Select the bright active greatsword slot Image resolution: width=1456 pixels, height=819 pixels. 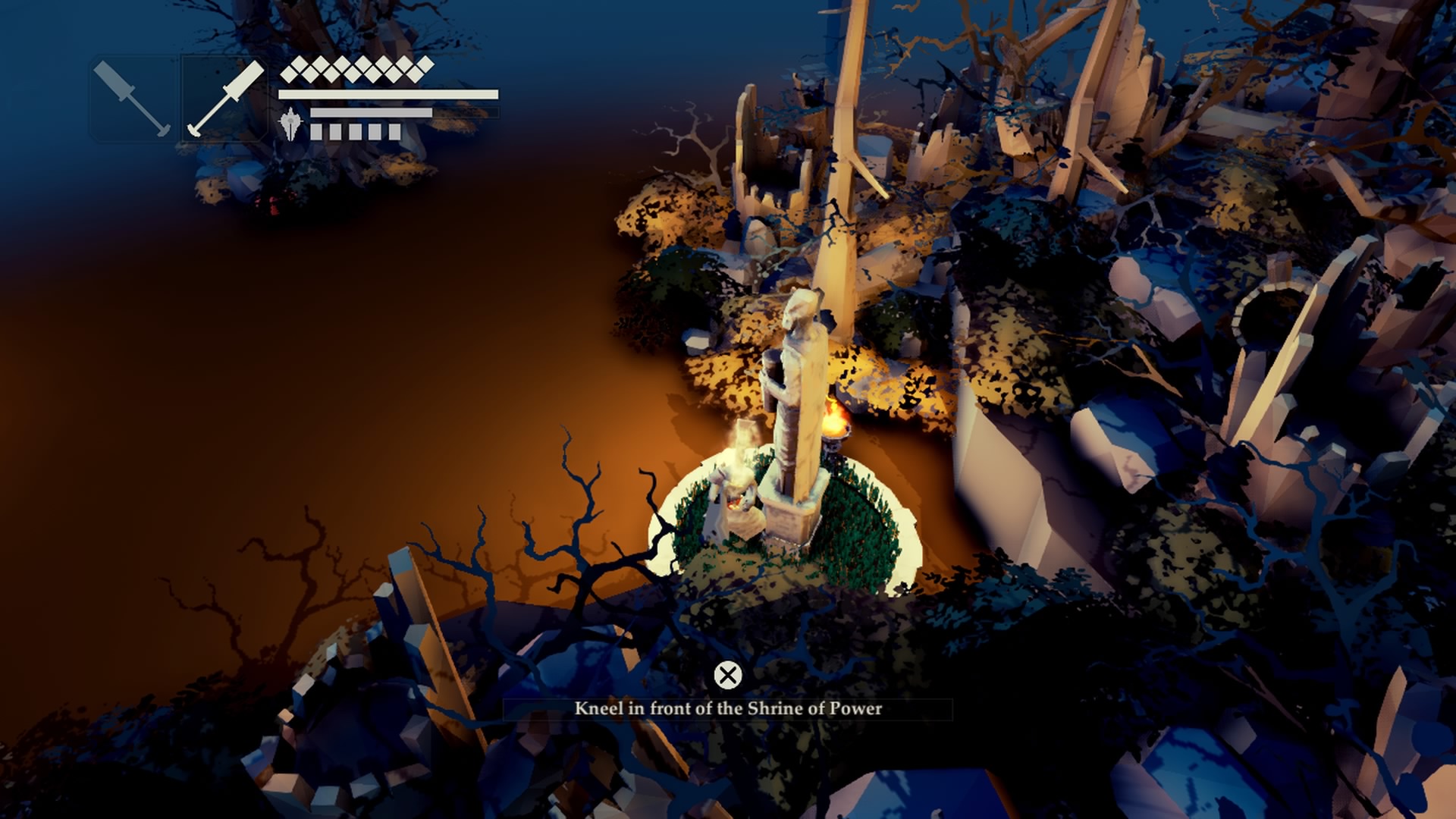pos(225,99)
